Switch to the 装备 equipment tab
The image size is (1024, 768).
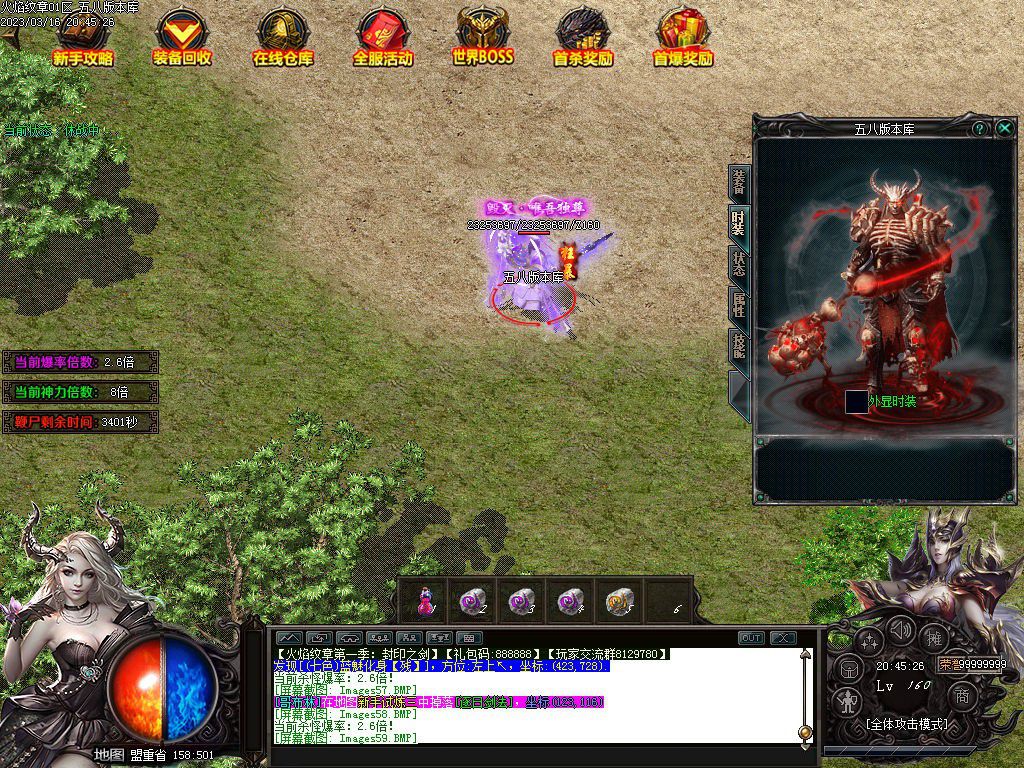(x=738, y=183)
